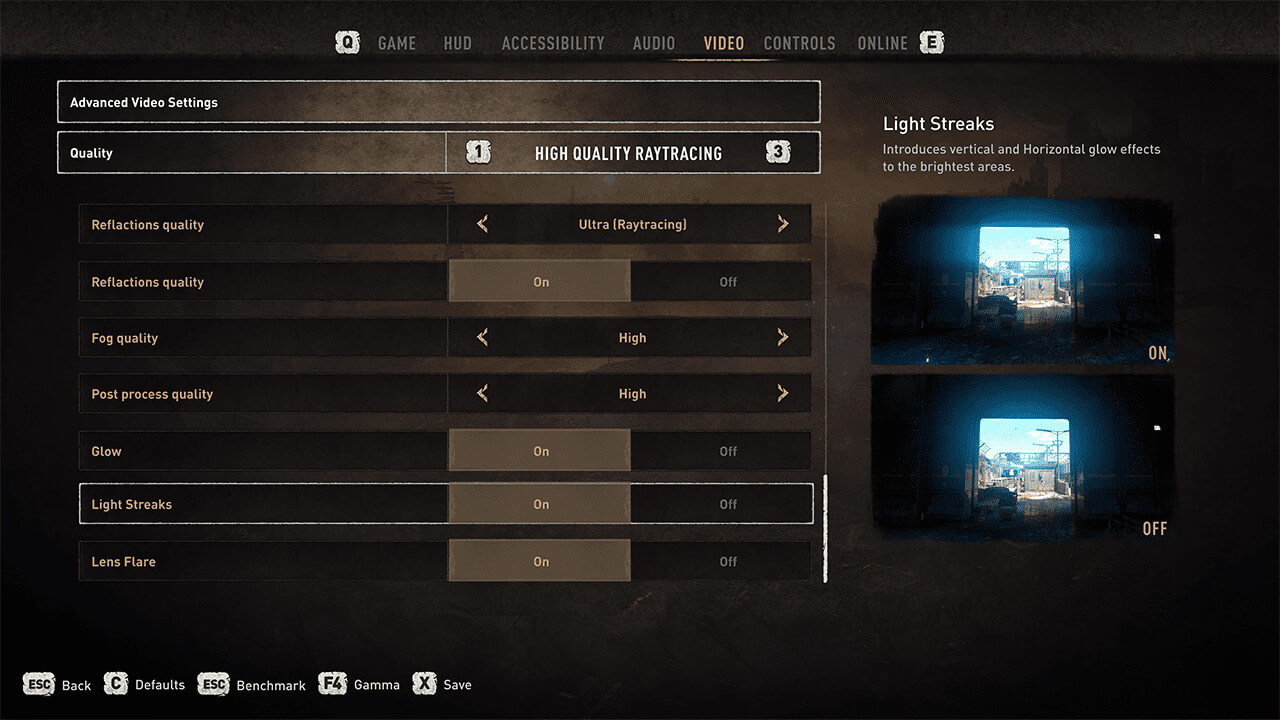Set Light Streaks to Off

tap(727, 504)
